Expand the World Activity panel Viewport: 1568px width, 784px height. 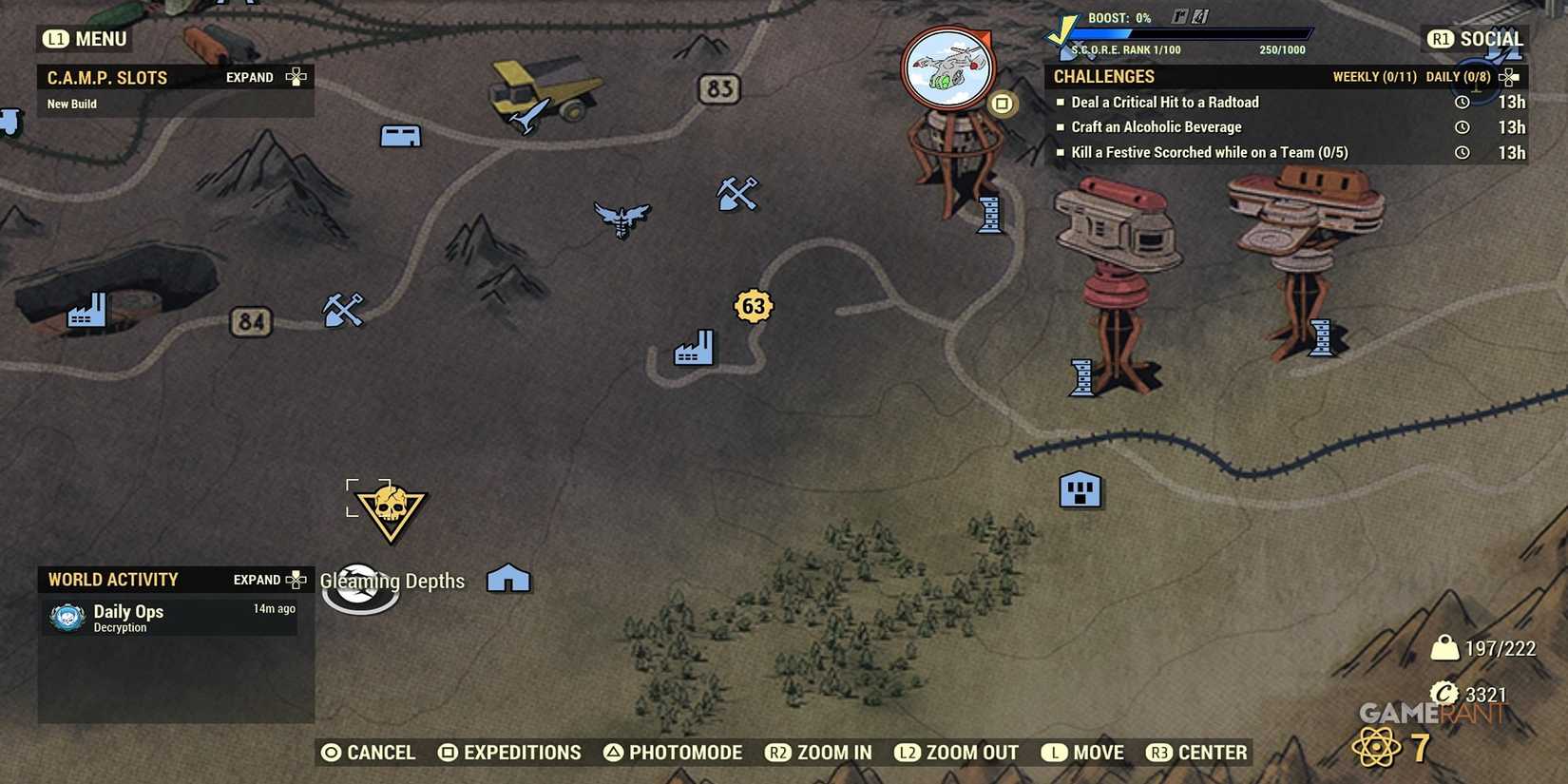click(x=258, y=579)
